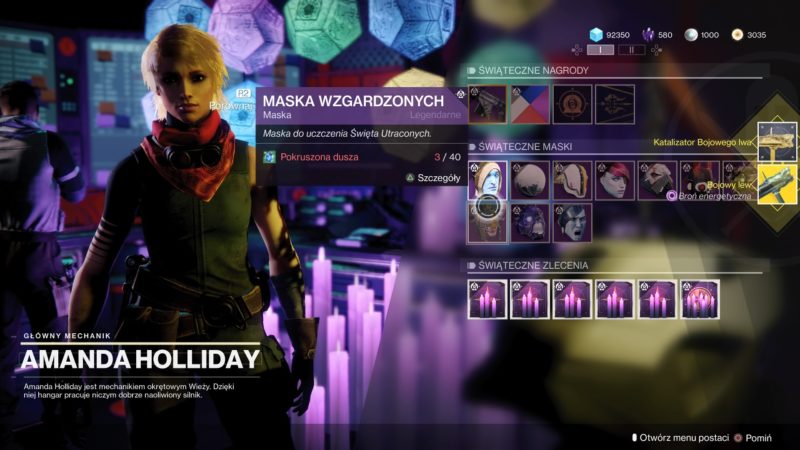
Task: Pick the Maska Wzgardzonych blue-faced hooded mask
Action: pos(487,180)
